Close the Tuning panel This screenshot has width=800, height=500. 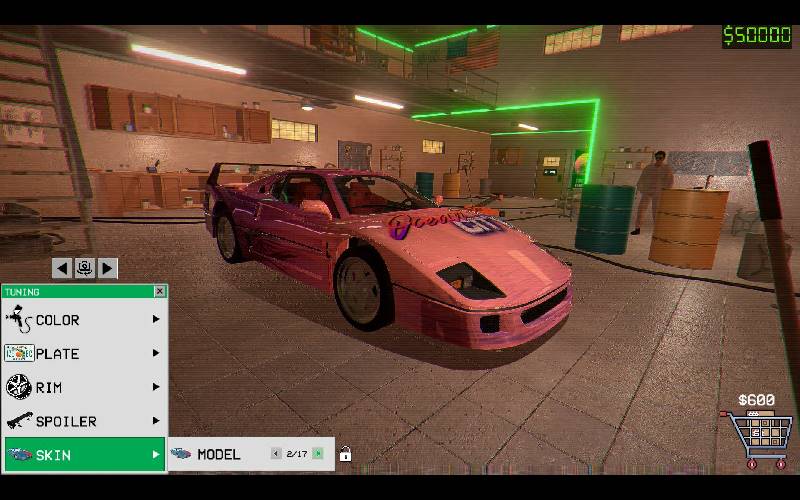click(x=159, y=291)
